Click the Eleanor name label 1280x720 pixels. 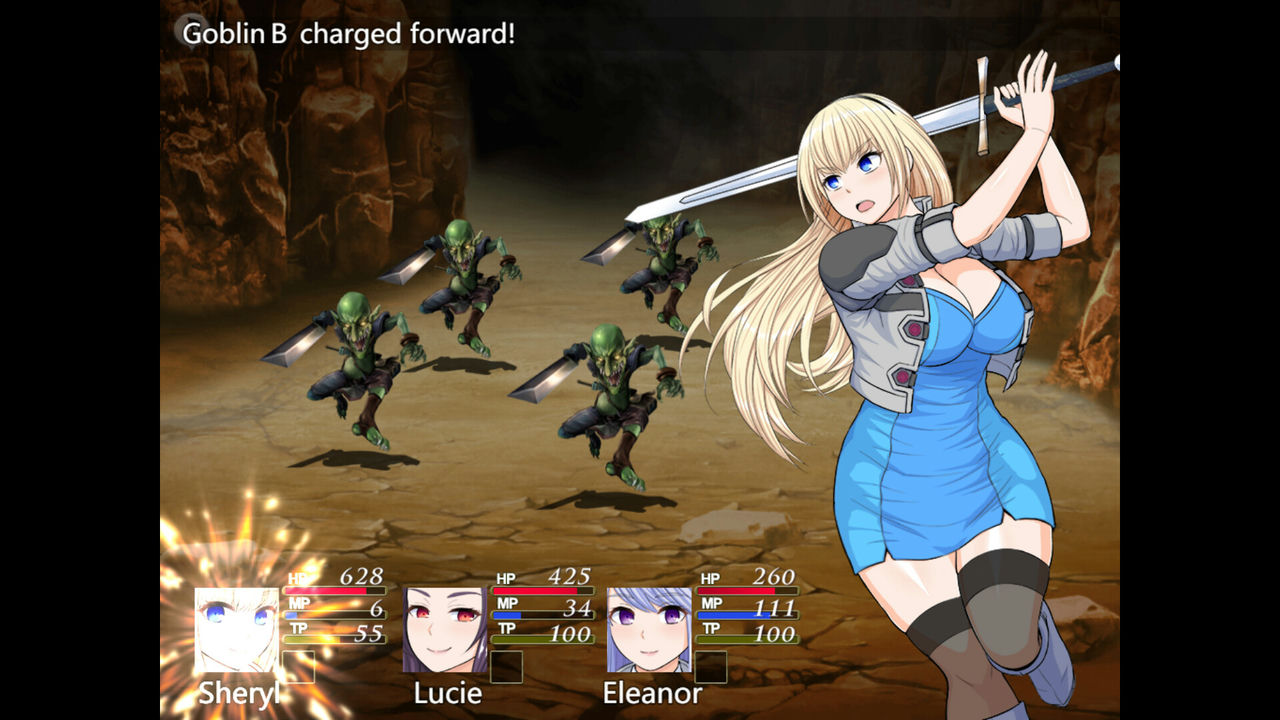[655, 693]
